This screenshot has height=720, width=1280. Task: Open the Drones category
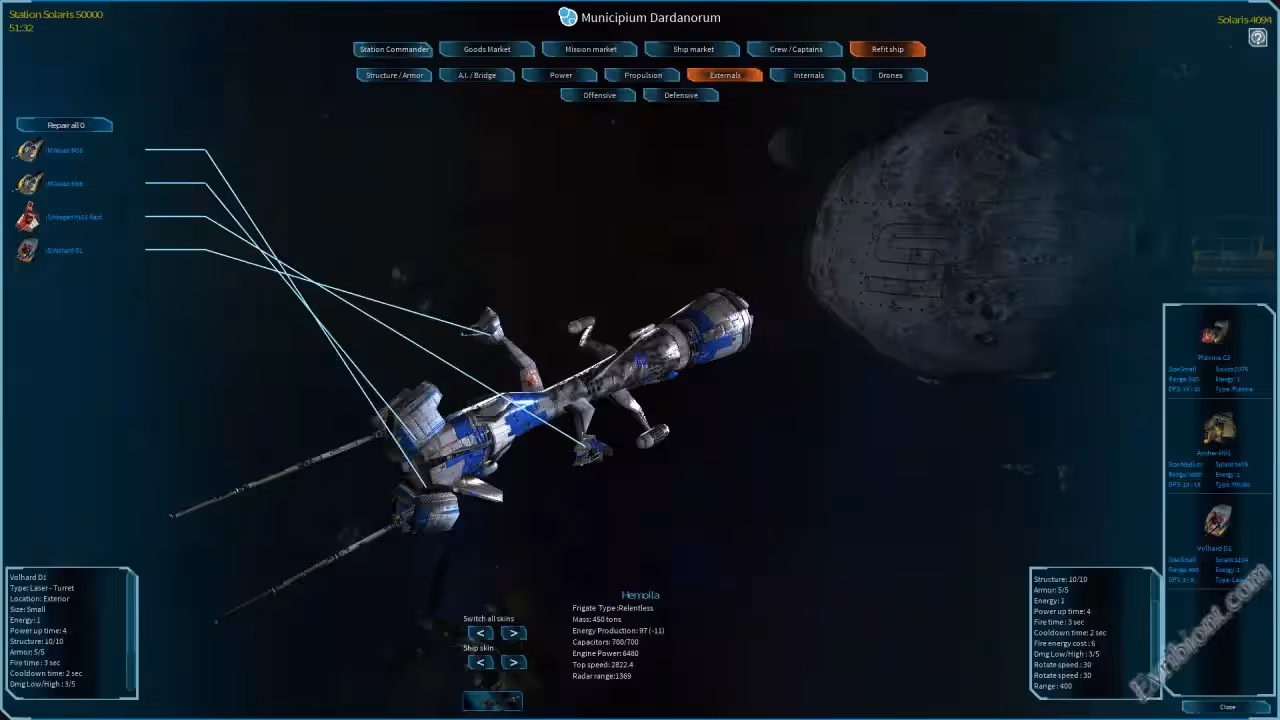coord(890,75)
